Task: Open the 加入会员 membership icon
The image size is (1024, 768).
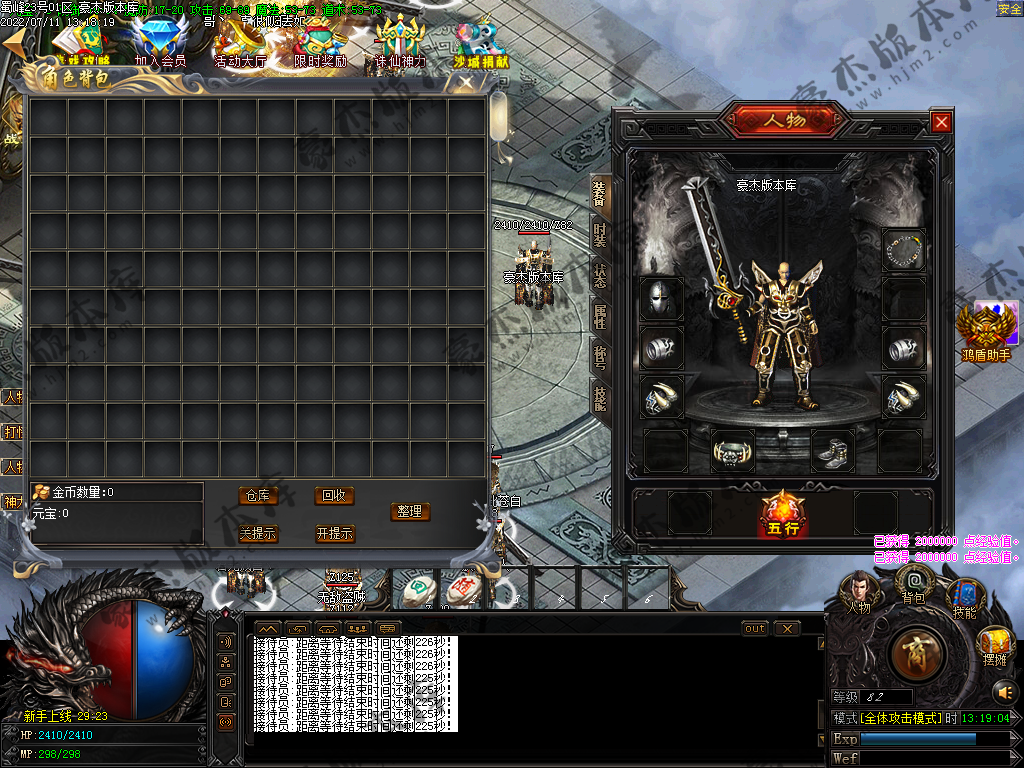Action: pos(160,43)
